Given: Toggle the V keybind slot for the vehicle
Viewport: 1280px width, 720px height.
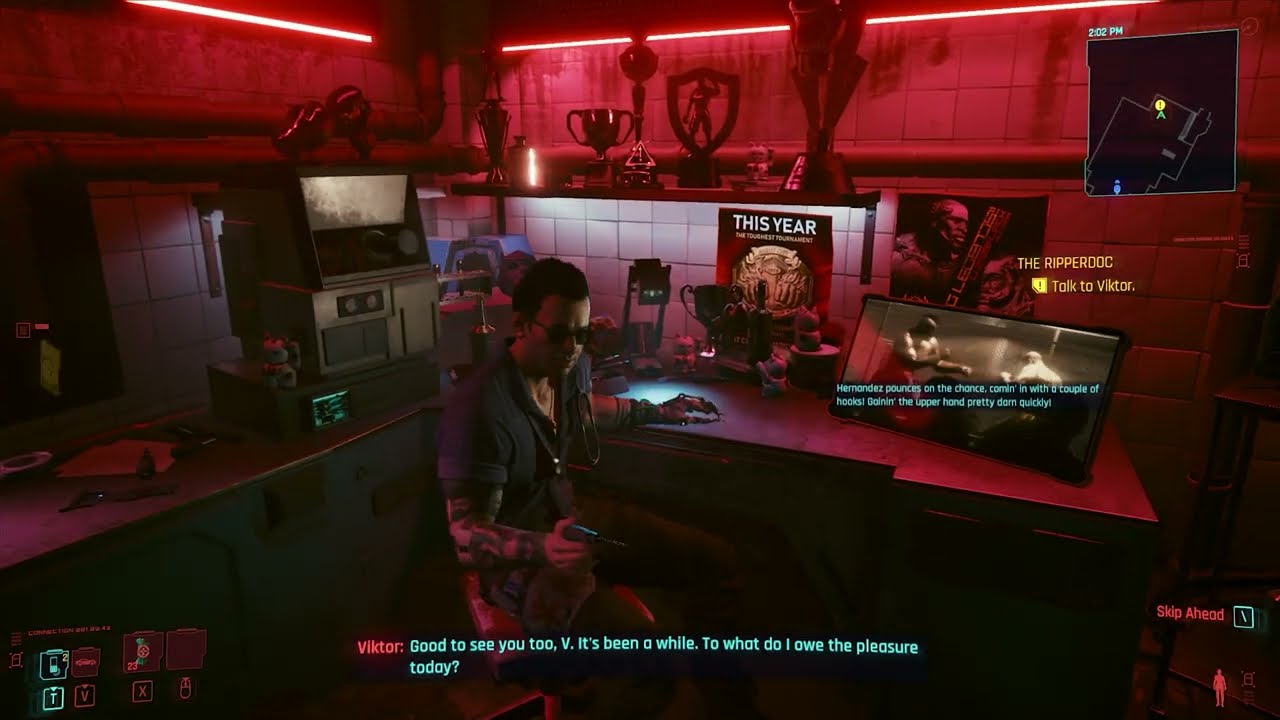Looking at the screenshot, I should tap(84, 695).
